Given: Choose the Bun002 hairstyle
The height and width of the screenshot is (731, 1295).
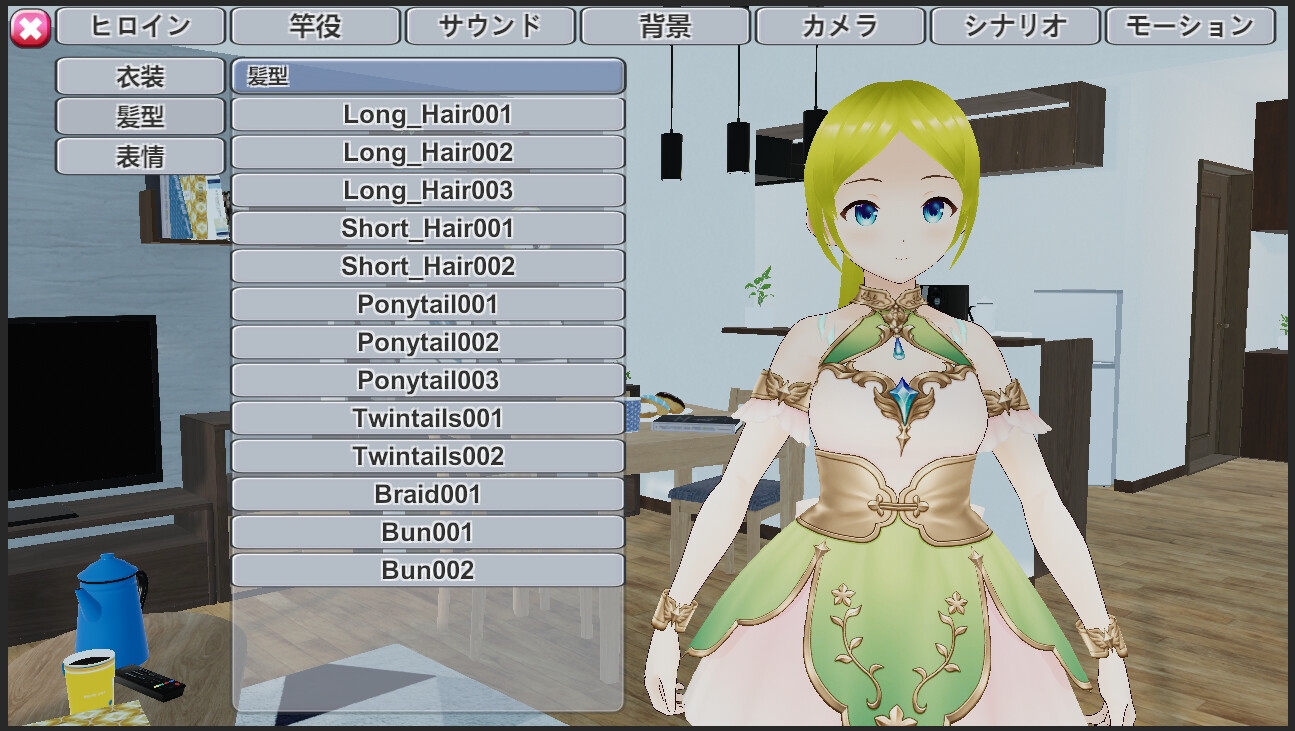Looking at the screenshot, I should [x=428, y=570].
